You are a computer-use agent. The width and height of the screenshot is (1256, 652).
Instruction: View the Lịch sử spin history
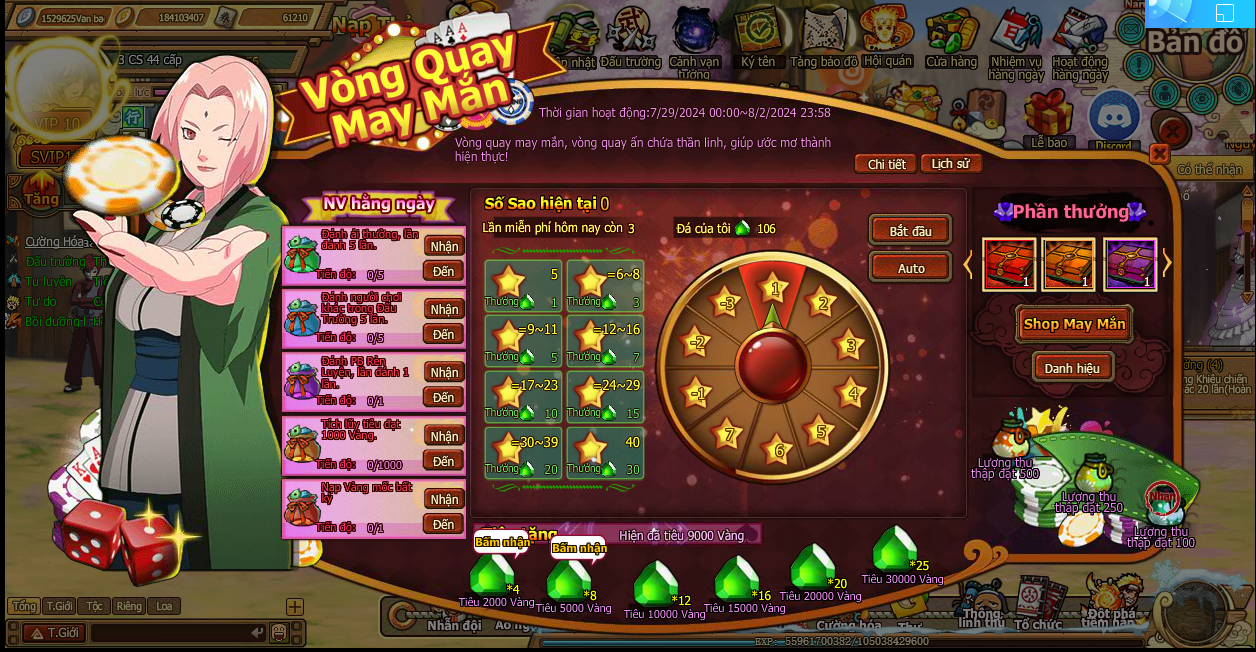tap(950, 164)
